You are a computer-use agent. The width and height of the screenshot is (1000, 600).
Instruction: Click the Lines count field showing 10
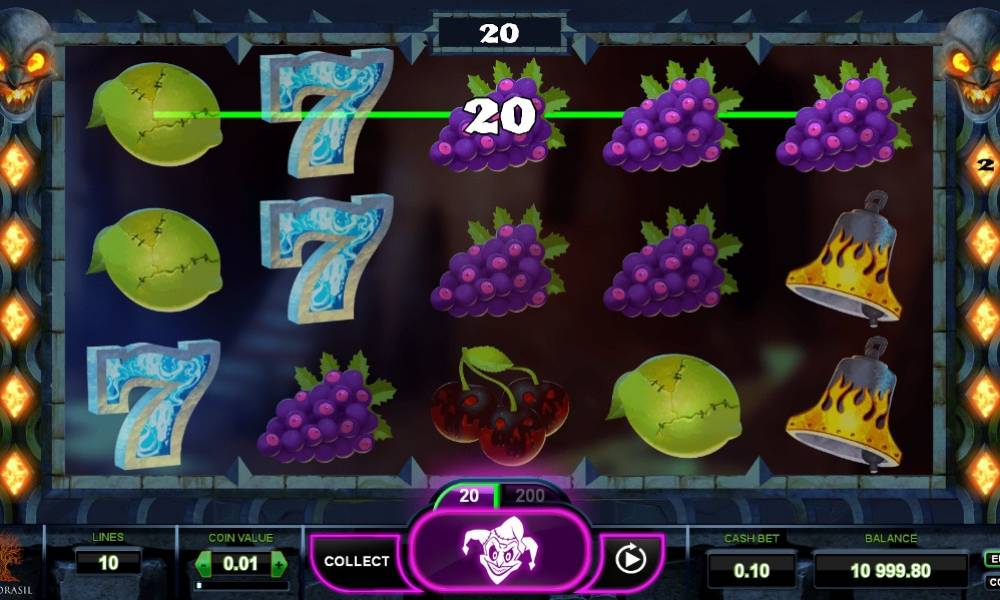107,562
